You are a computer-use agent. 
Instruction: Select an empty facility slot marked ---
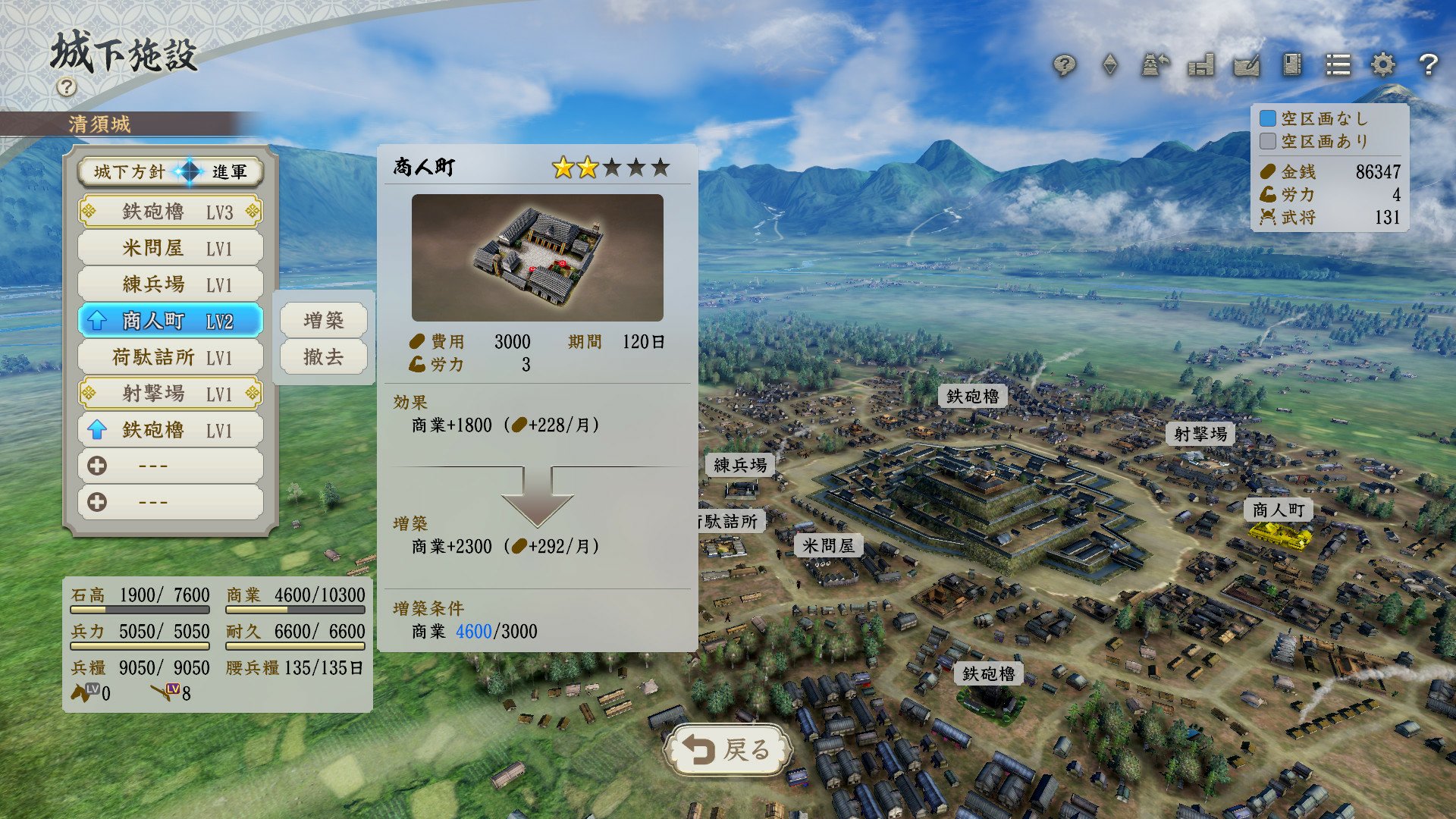pyautogui.click(x=170, y=465)
